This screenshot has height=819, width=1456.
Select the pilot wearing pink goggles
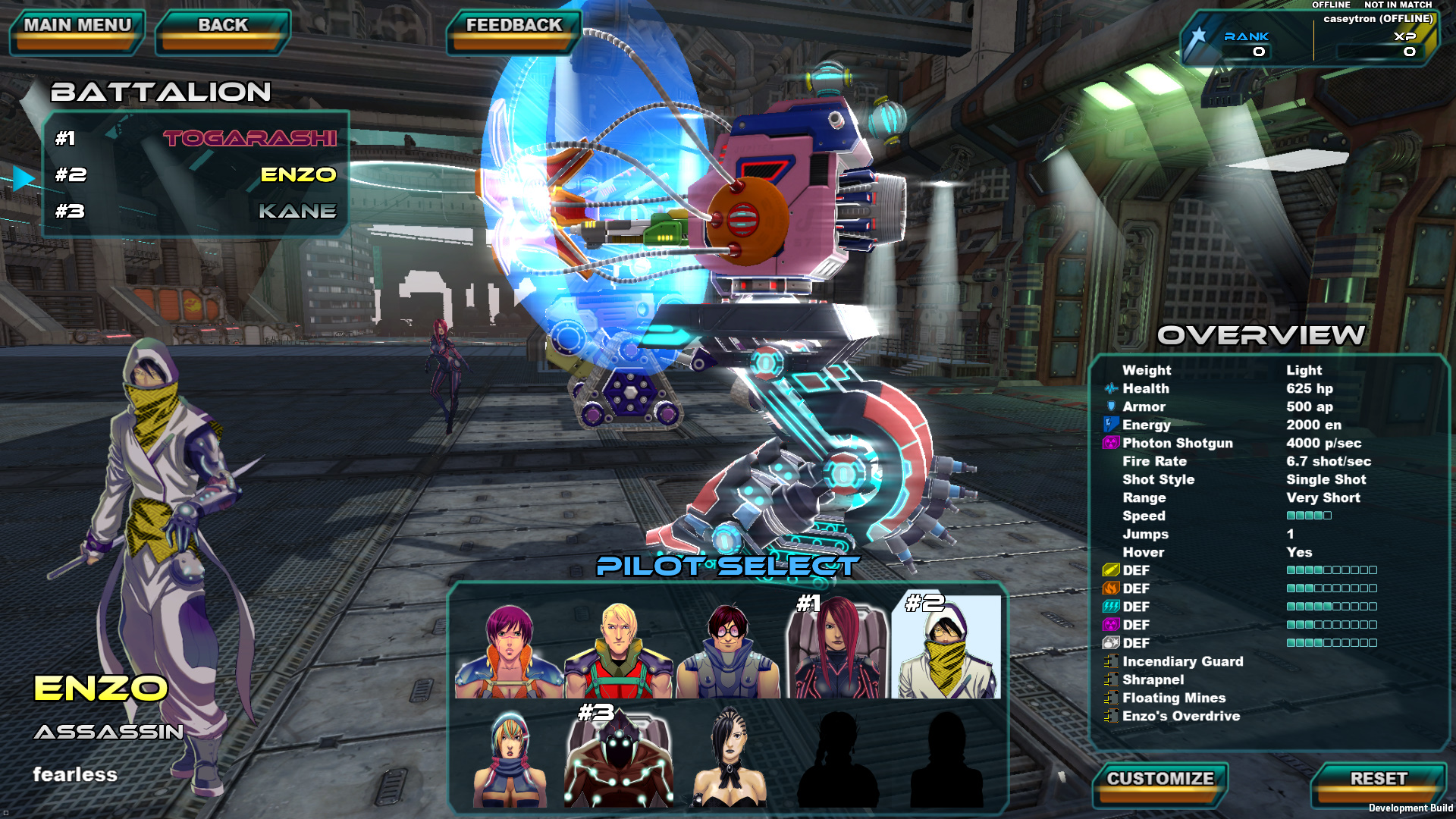click(727, 649)
